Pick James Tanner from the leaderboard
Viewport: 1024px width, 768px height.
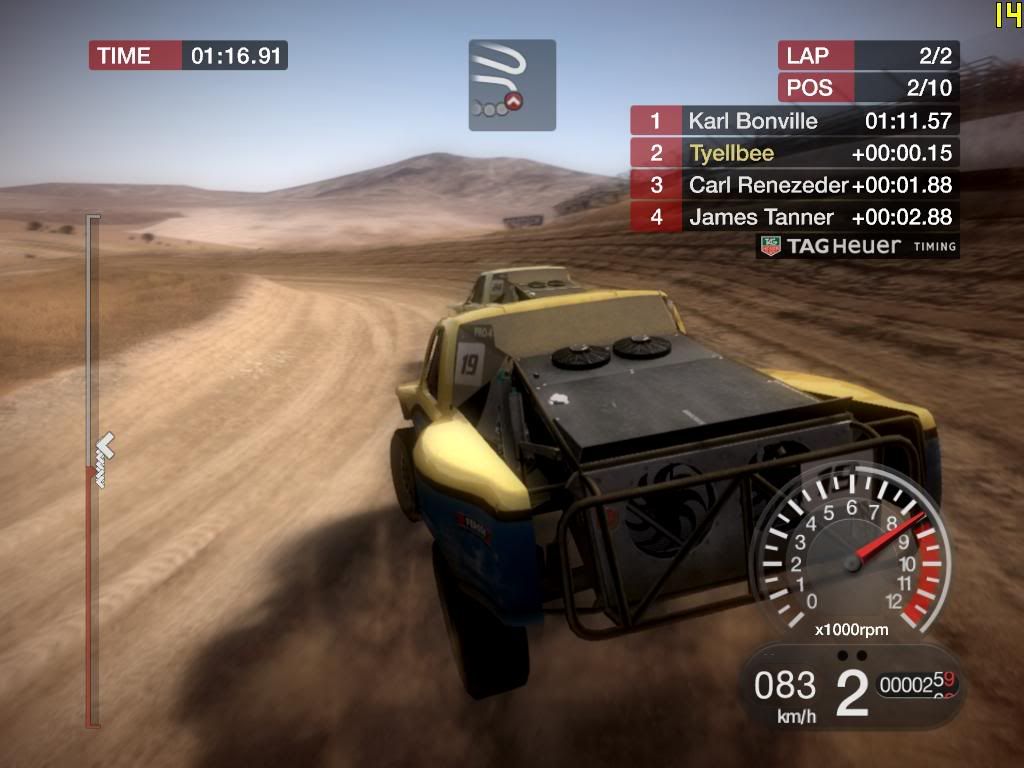tap(794, 217)
